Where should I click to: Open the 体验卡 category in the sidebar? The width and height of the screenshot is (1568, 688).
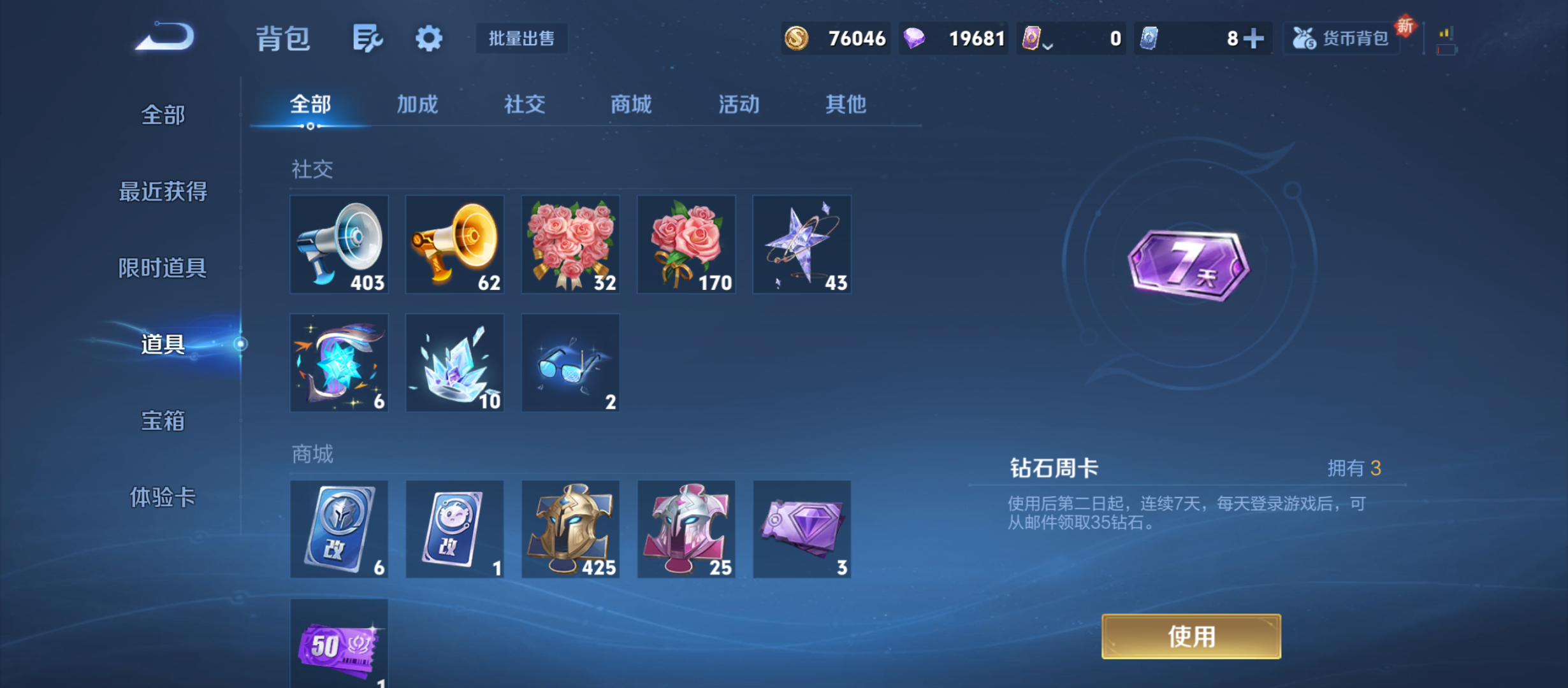163,500
